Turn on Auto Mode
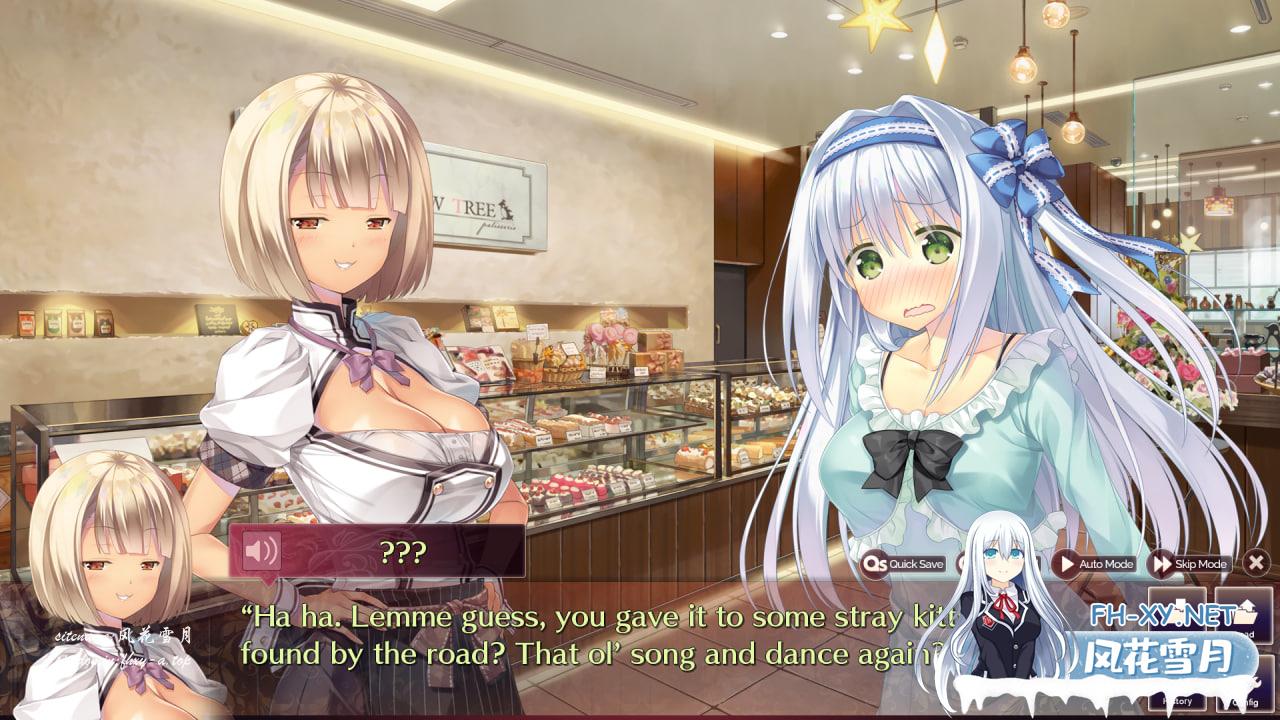The width and height of the screenshot is (1280, 720). coord(1095,564)
